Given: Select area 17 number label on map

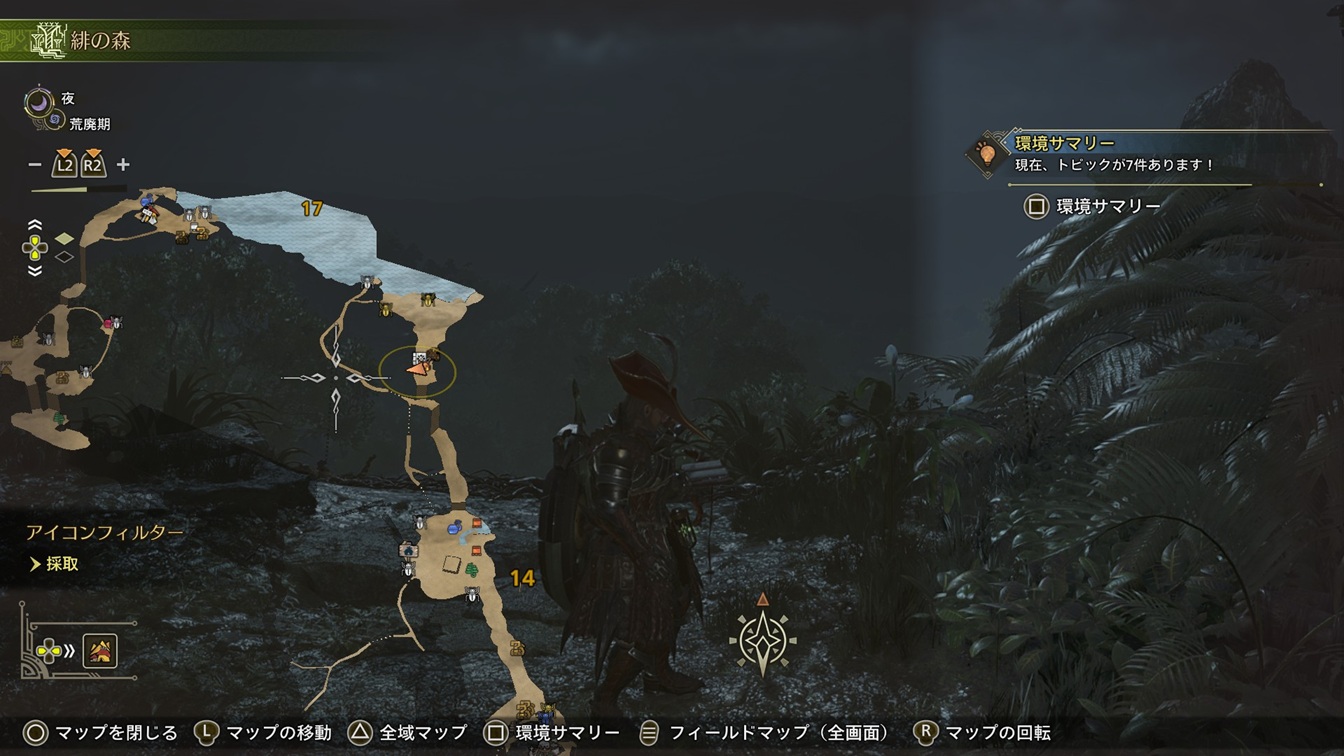Looking at the screenshot, I should pyautogui.click(x=312, y=209).
